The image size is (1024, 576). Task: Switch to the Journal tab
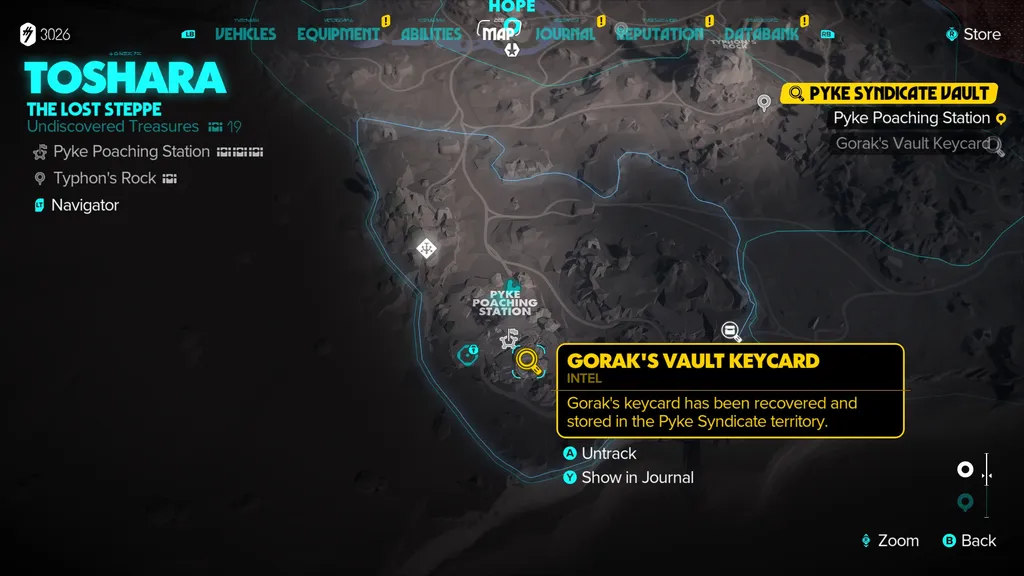coord(565,34)
